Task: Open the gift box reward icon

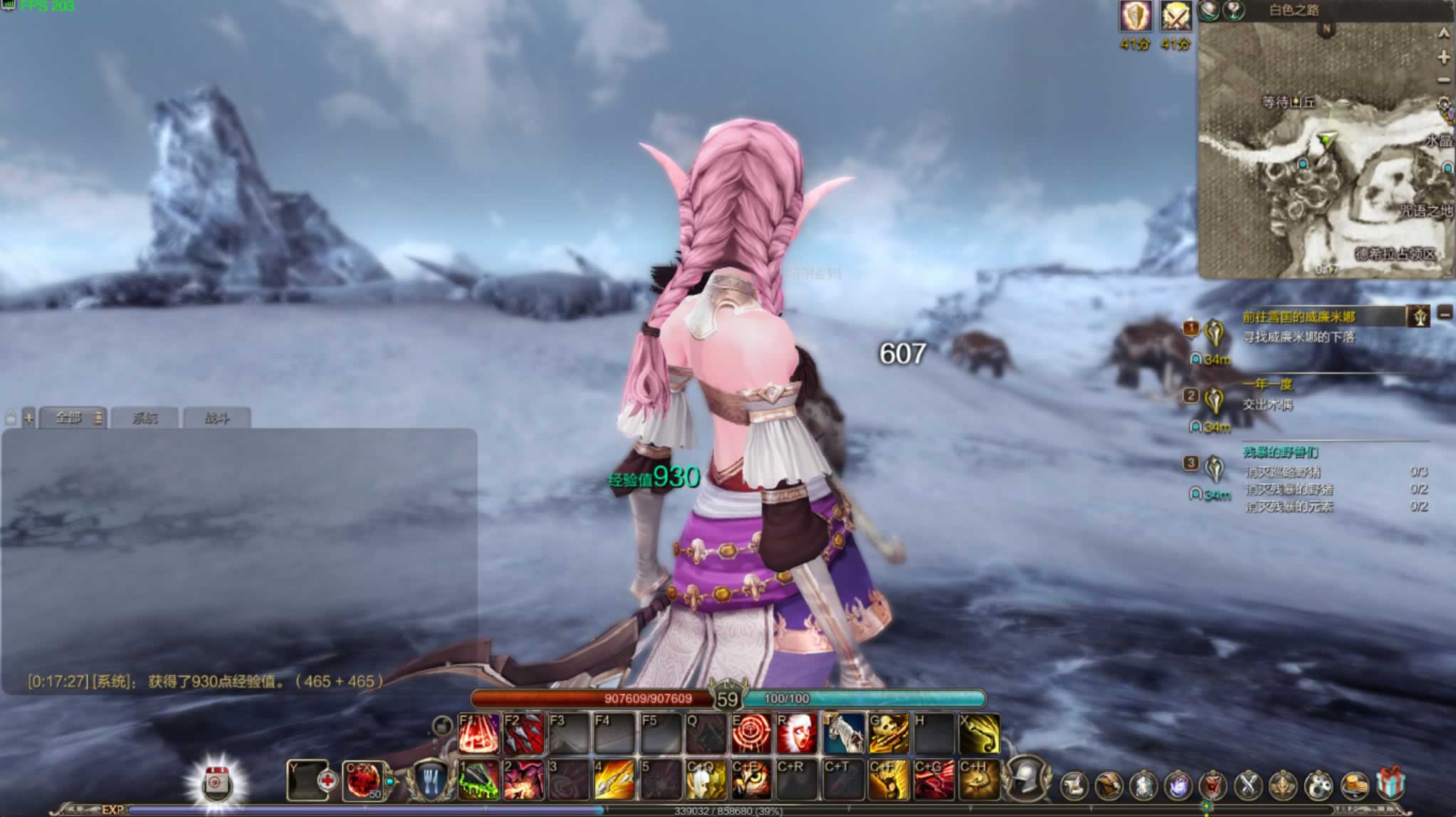Action: [x=1390, y=785]
